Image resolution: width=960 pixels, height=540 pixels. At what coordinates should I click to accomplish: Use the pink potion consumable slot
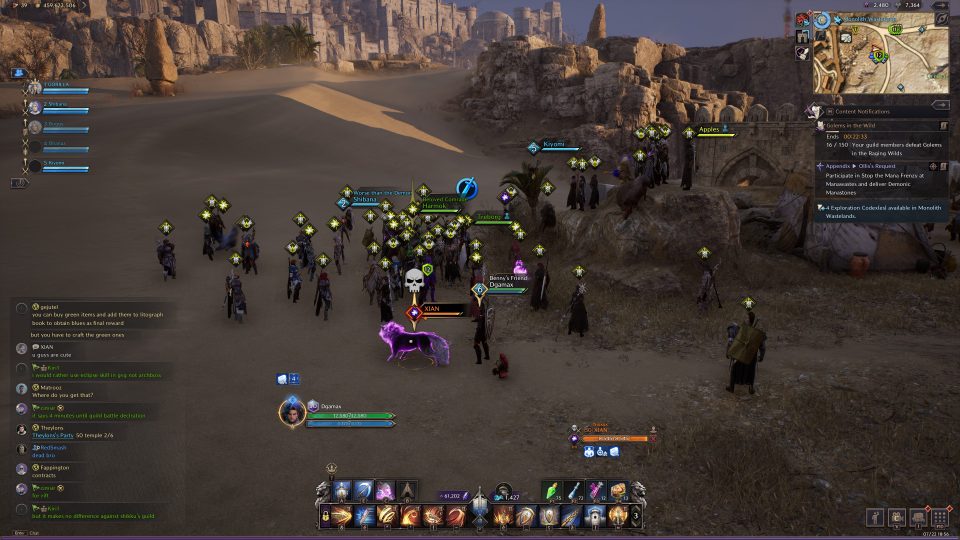[596, 490]
